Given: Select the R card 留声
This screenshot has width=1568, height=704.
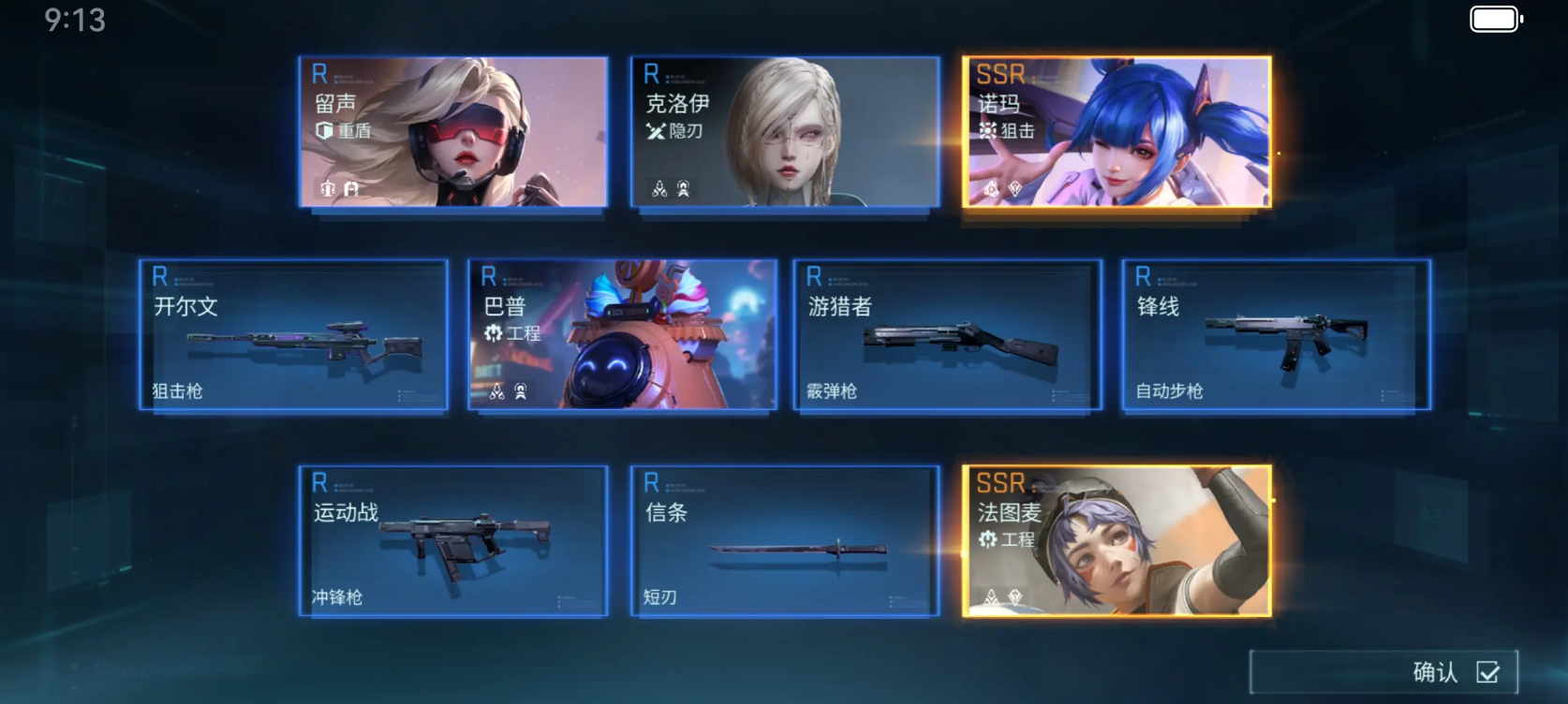Looking at the screenshot, I should (453, 132).
